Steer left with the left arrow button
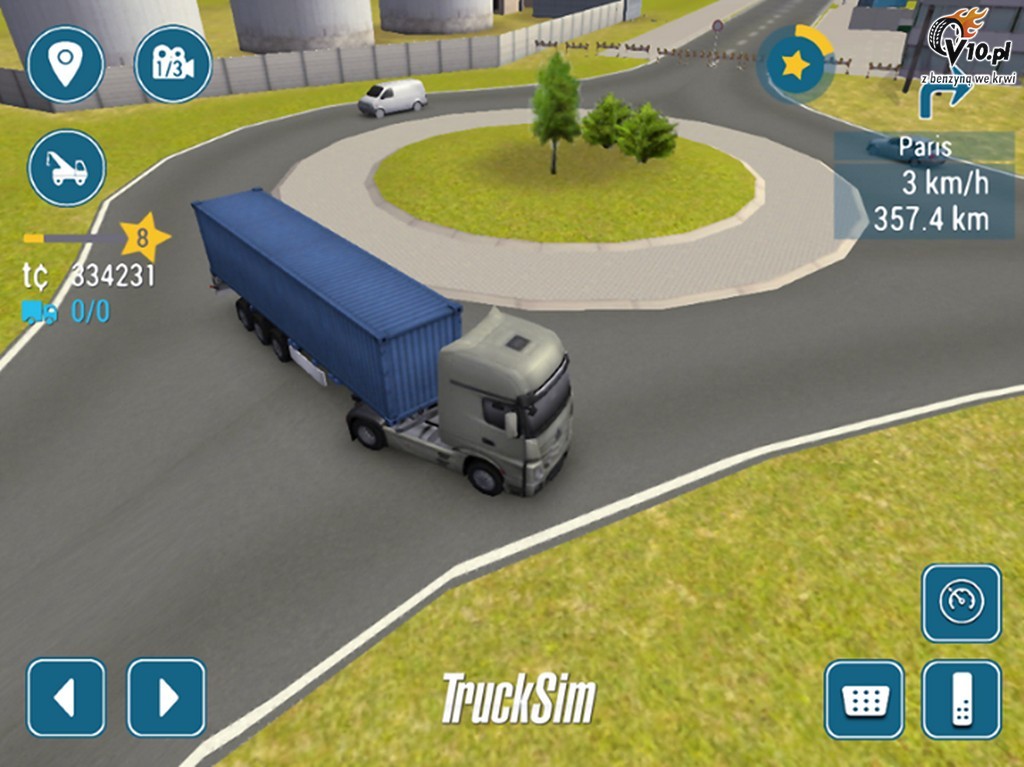Viewport: 1024px width, 767px height. 66,697
